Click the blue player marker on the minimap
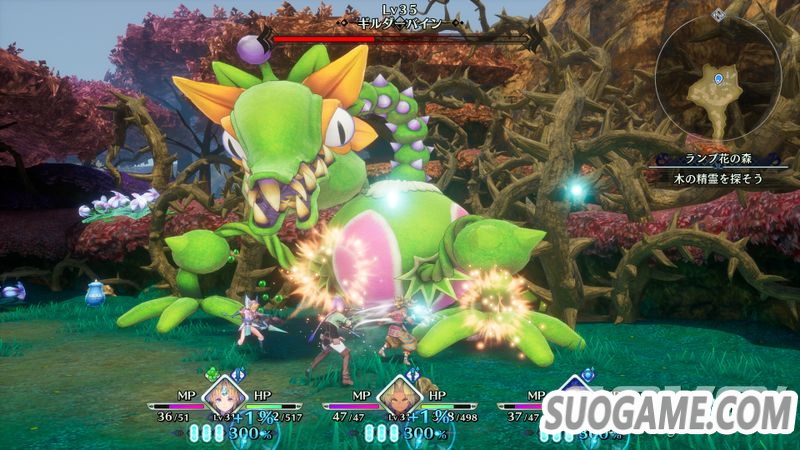 tap(719, 78)
